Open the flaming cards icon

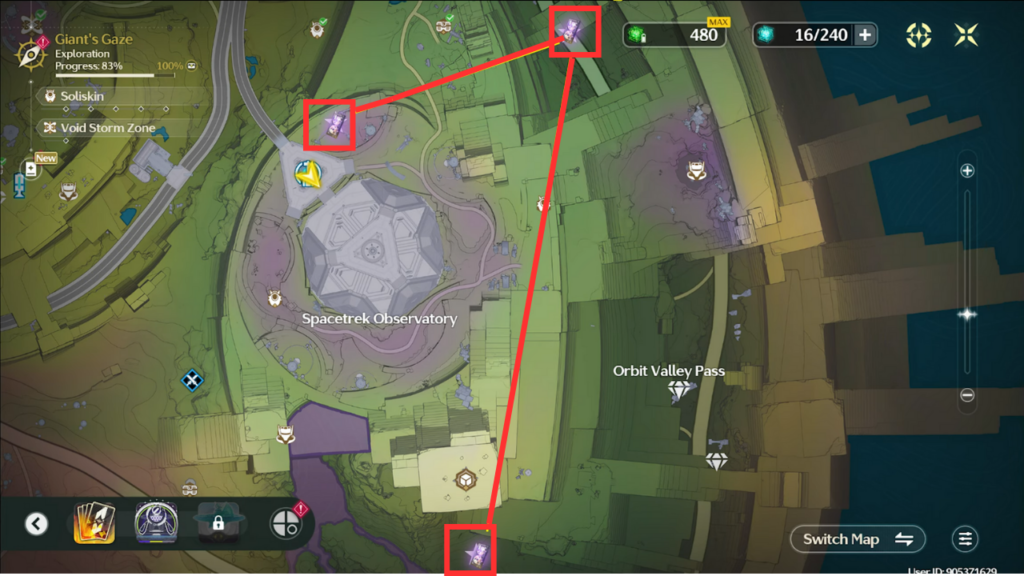point(94,523)
